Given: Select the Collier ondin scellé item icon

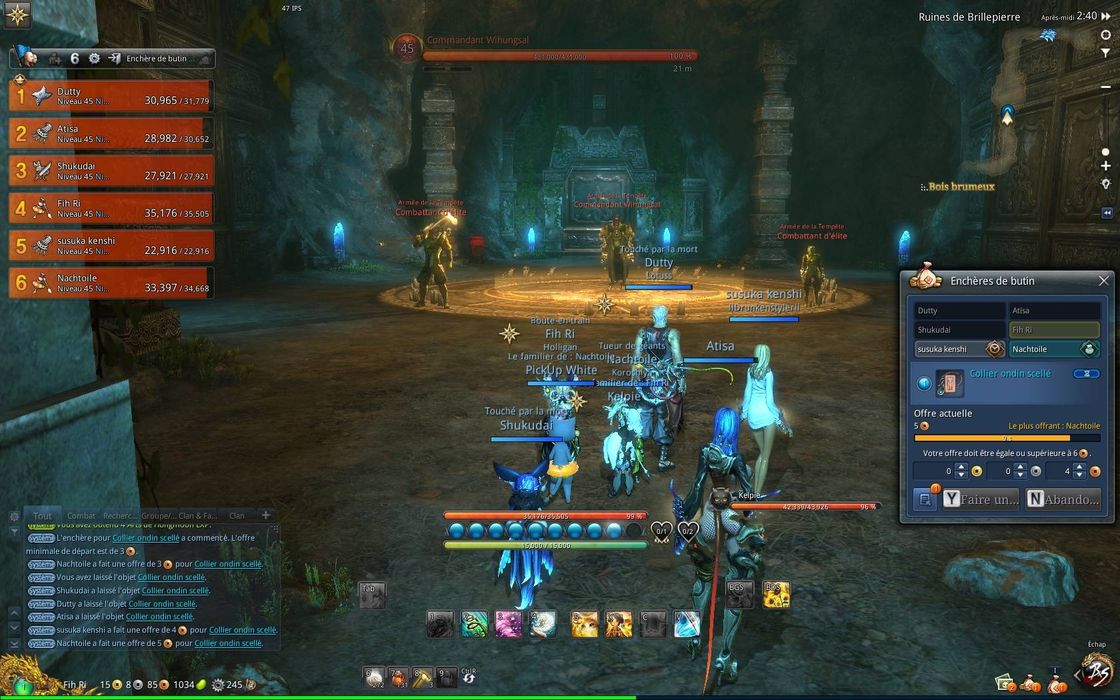Looking at the screenshot, I should pyautogui.click(x=951, y=382).
